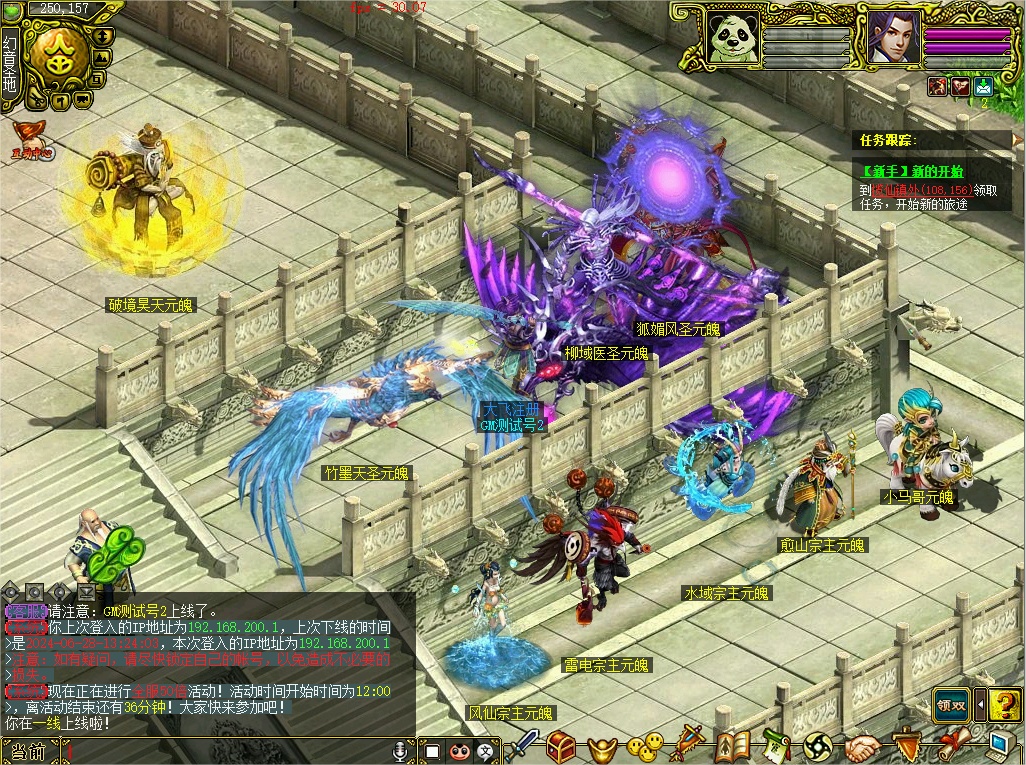This screenshot has height=765, width=1026.
Task: Click the purple-haired player character portrait
Action: (893, 37)
